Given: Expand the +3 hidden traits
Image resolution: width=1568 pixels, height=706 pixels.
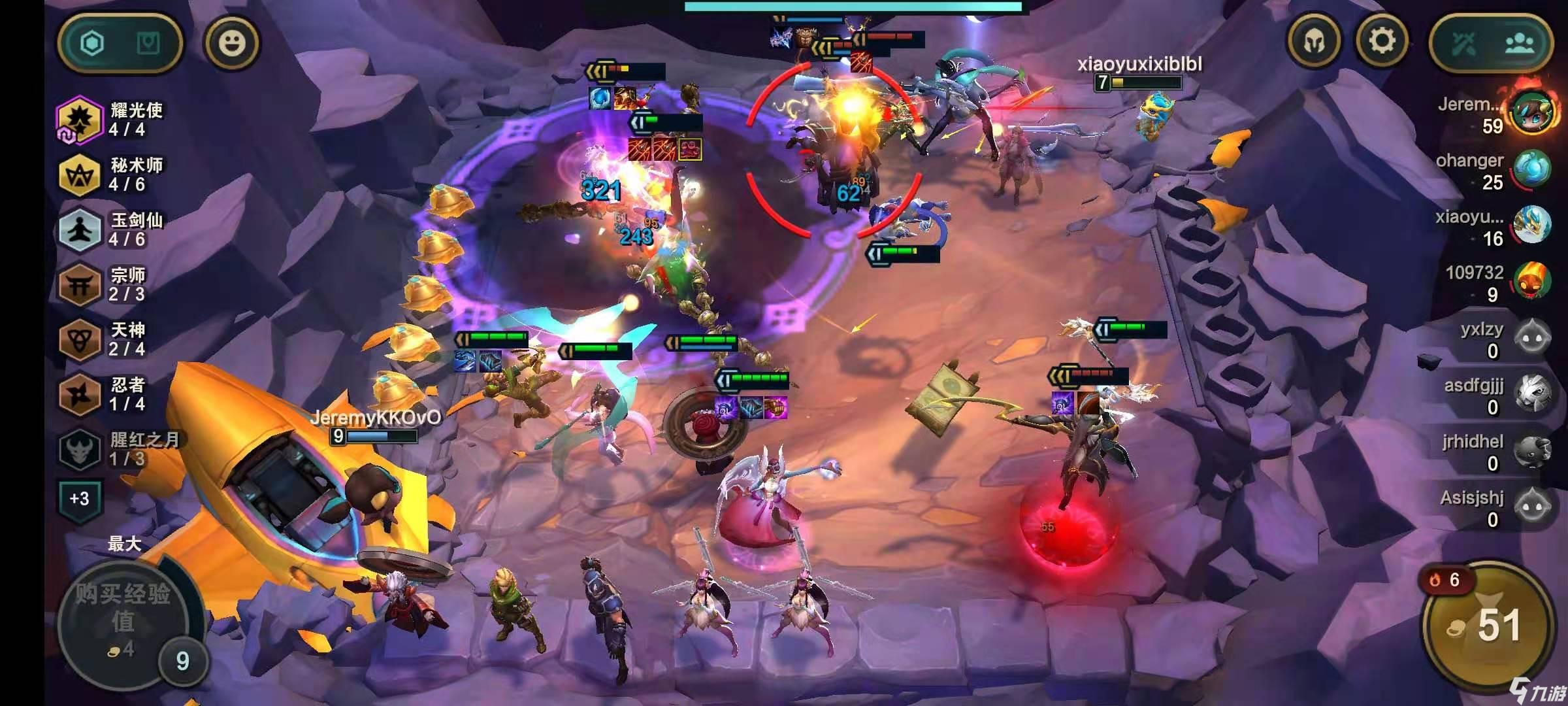Looking at the screenshot, I should coord(79,499).
